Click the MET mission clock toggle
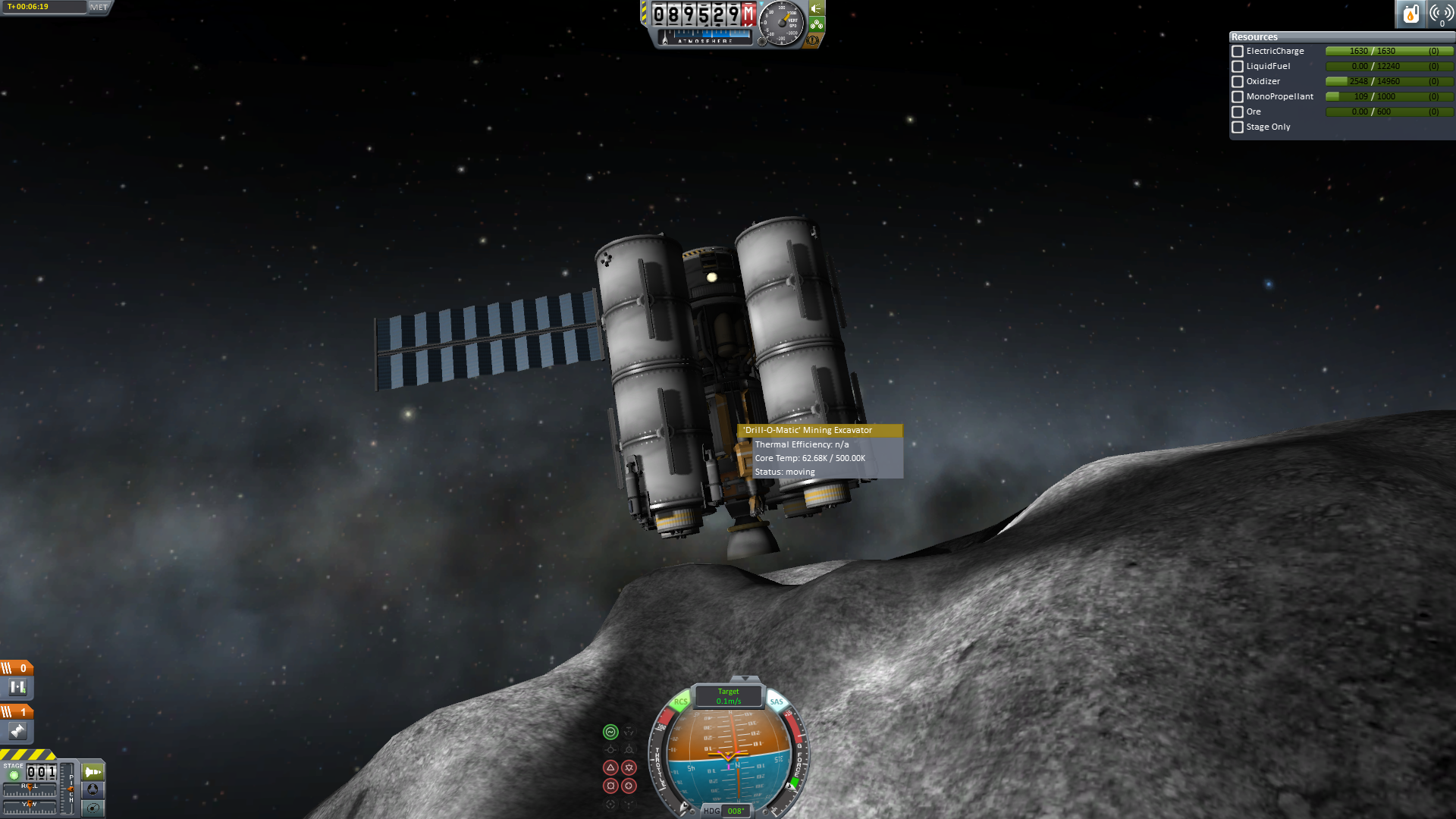Image resolution: width=1456 pixels, height=819 pixels. point(99,7)
